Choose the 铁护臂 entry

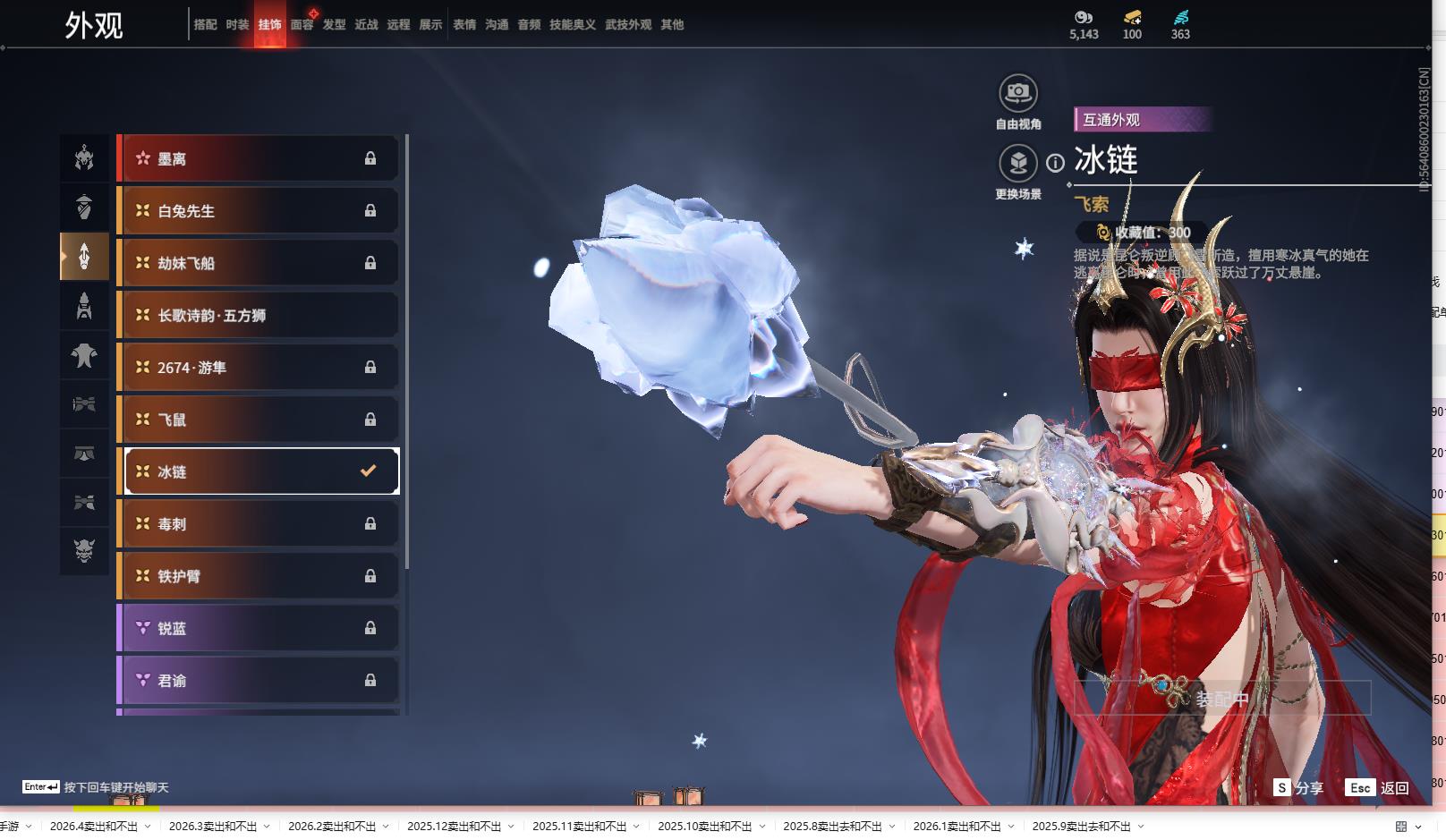point(258,576)
